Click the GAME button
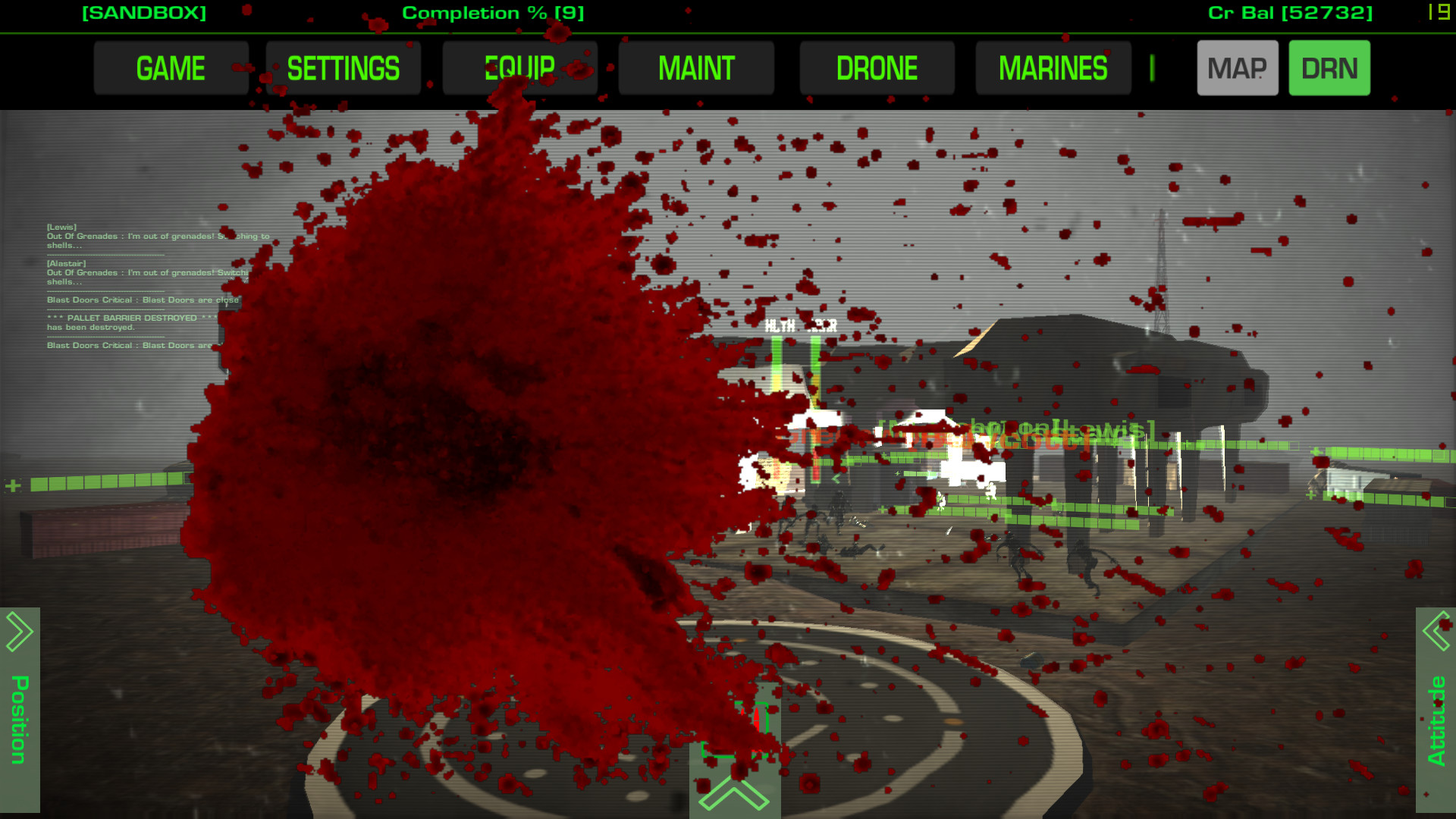1456x819 pixels. coord(171,67)
